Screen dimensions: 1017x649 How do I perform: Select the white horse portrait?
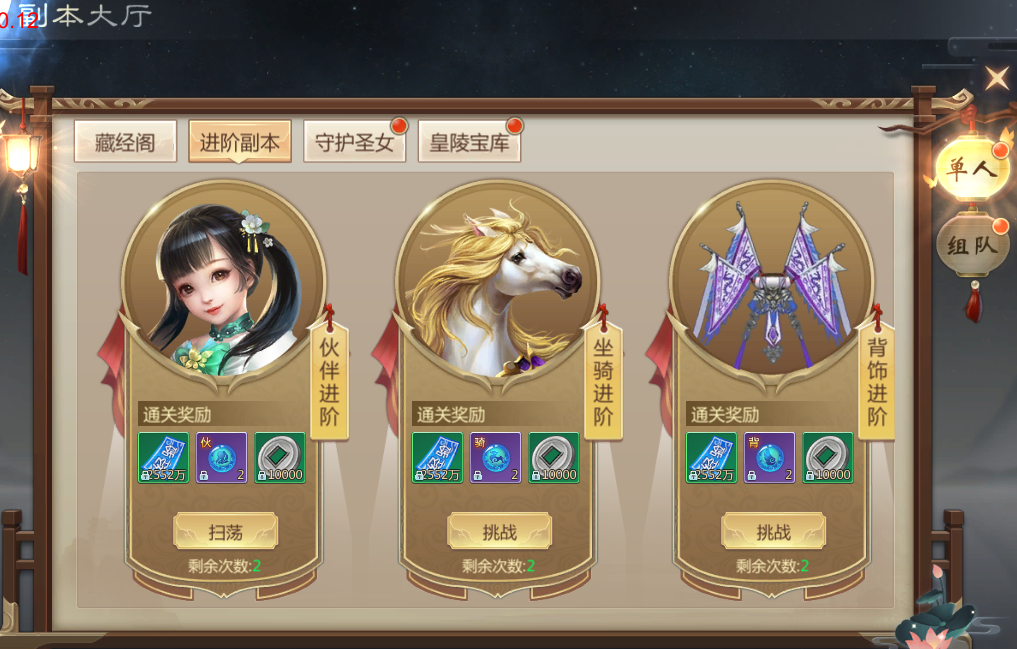point(497,280)
